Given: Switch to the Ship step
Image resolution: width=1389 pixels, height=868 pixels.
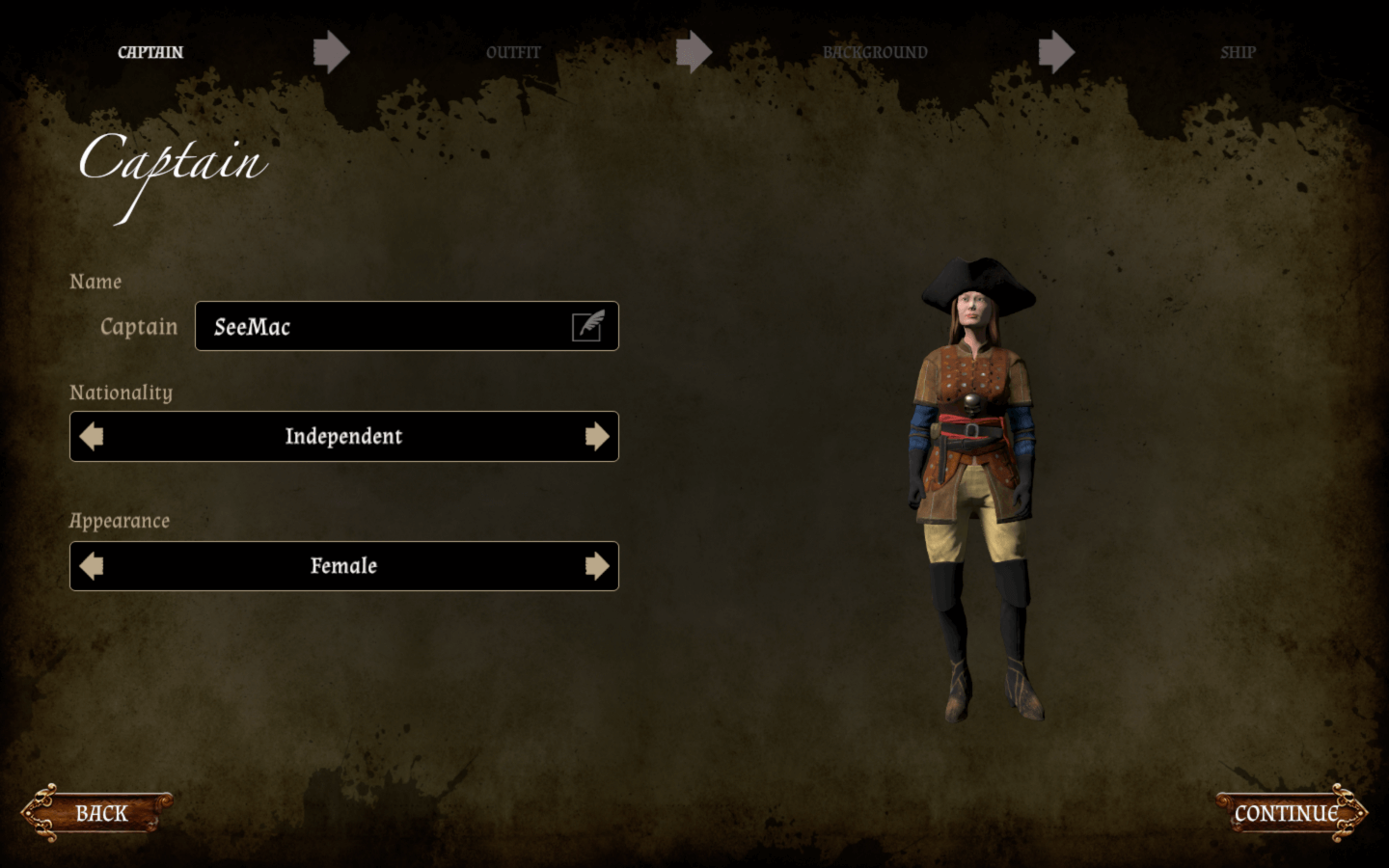Looking at the screenshot, I should (x=1238, y=52).
